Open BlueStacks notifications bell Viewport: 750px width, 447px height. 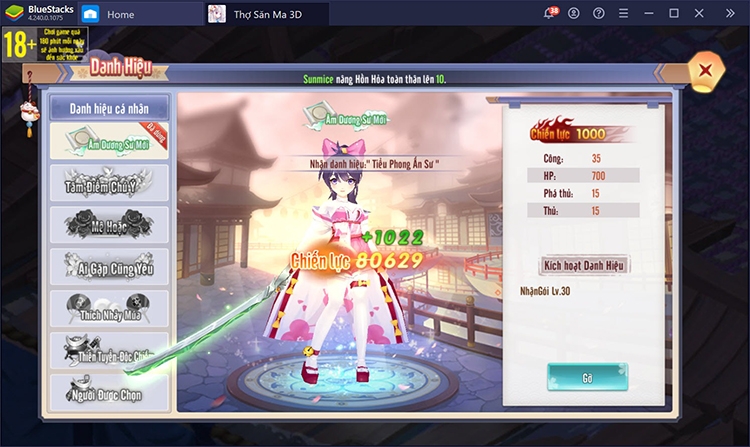pyautogui.click(x=550, y=14)
